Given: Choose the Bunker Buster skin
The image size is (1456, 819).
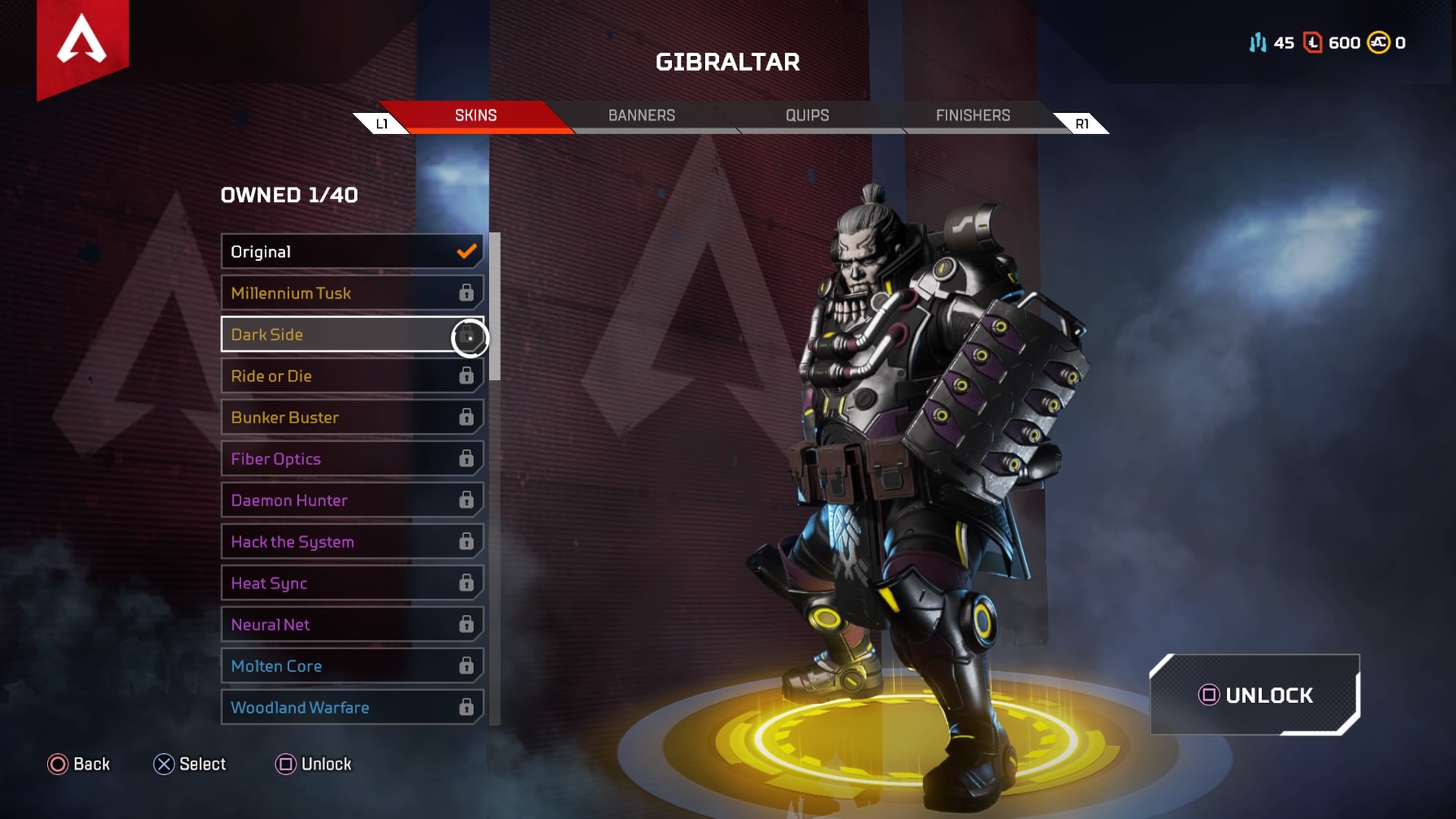Looking at the screenshot, I should tap(352, 417).
